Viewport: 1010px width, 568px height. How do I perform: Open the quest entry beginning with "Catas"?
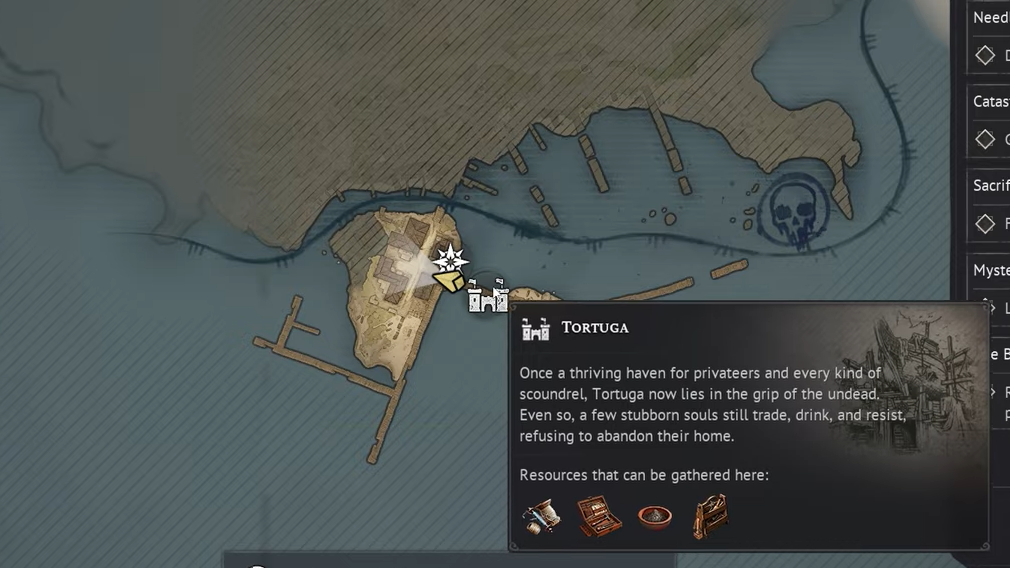pos(990,102)
